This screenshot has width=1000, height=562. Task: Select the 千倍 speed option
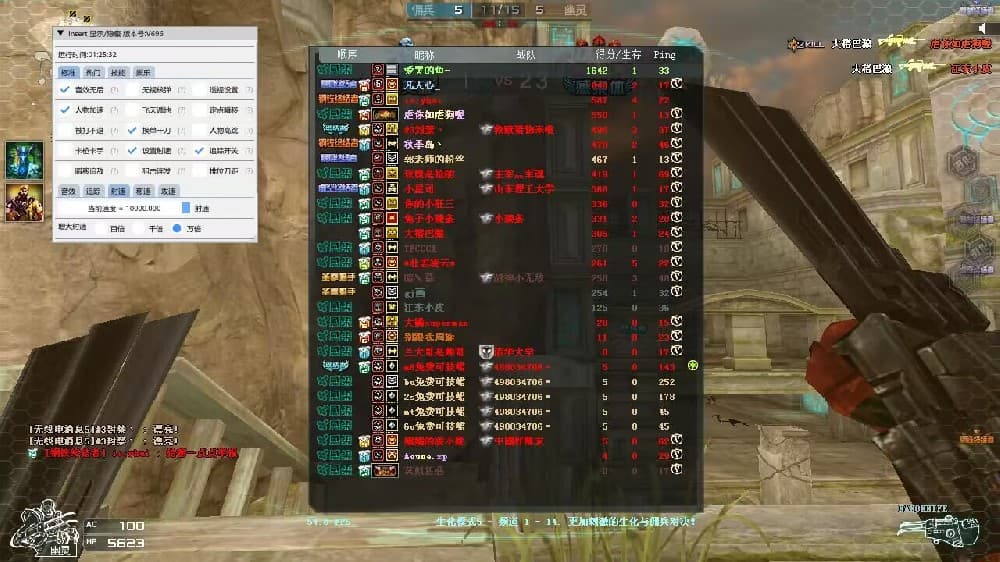(139, 229)
